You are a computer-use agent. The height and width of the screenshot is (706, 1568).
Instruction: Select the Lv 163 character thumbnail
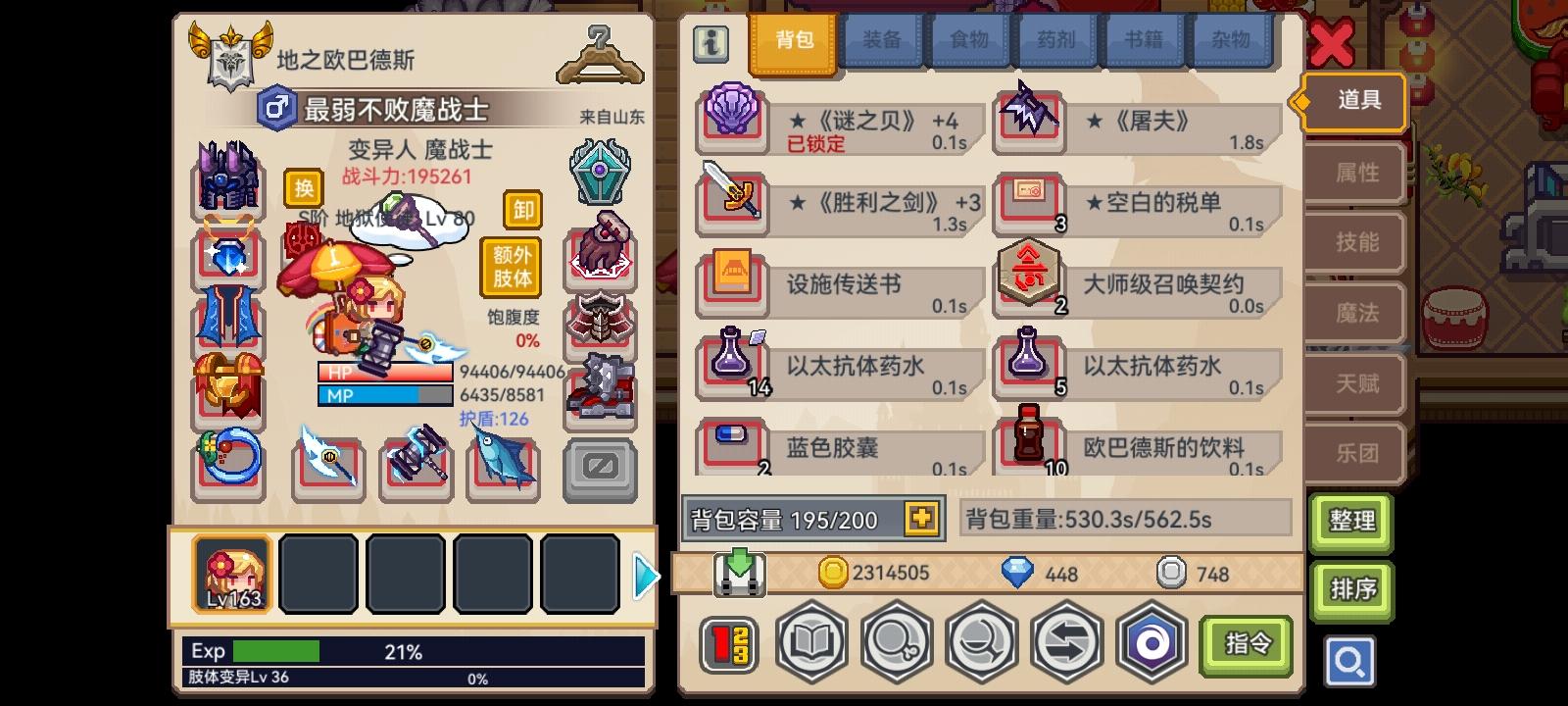click(232, 575)
